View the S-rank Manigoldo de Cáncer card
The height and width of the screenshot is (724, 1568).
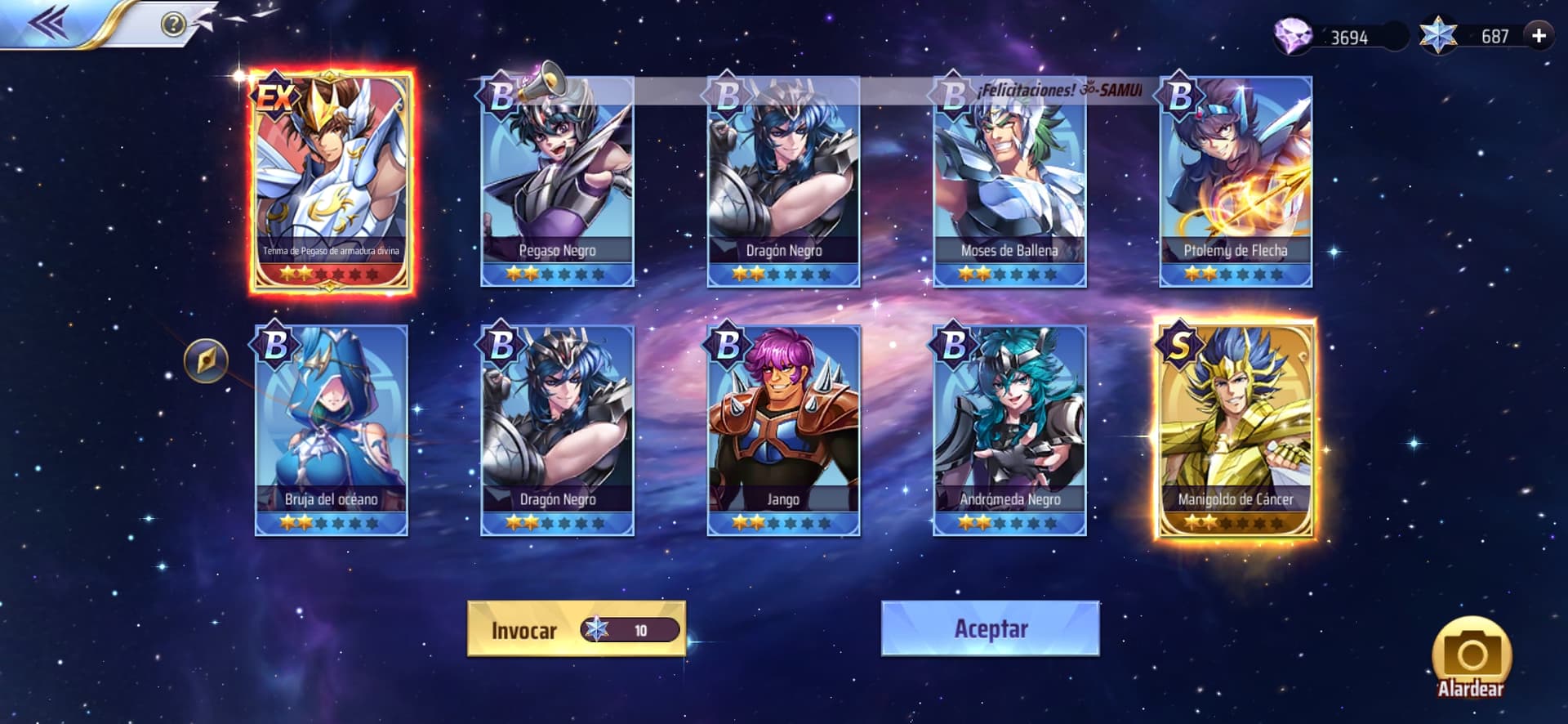click(x=1236, y=431)
